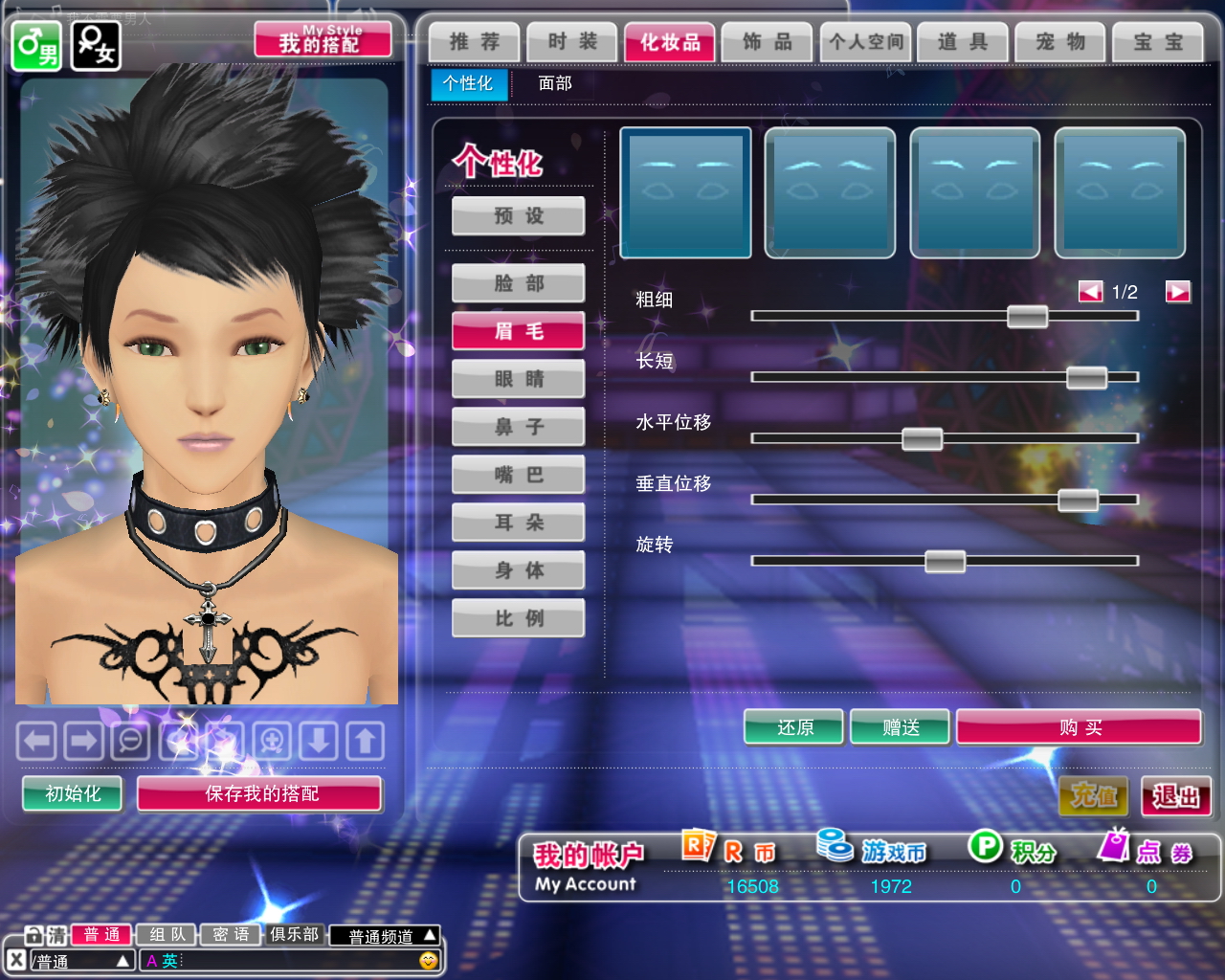Screen dimensions: 1225x980
Task: Select the 鼻子 nose category
Action: [519, 427]
